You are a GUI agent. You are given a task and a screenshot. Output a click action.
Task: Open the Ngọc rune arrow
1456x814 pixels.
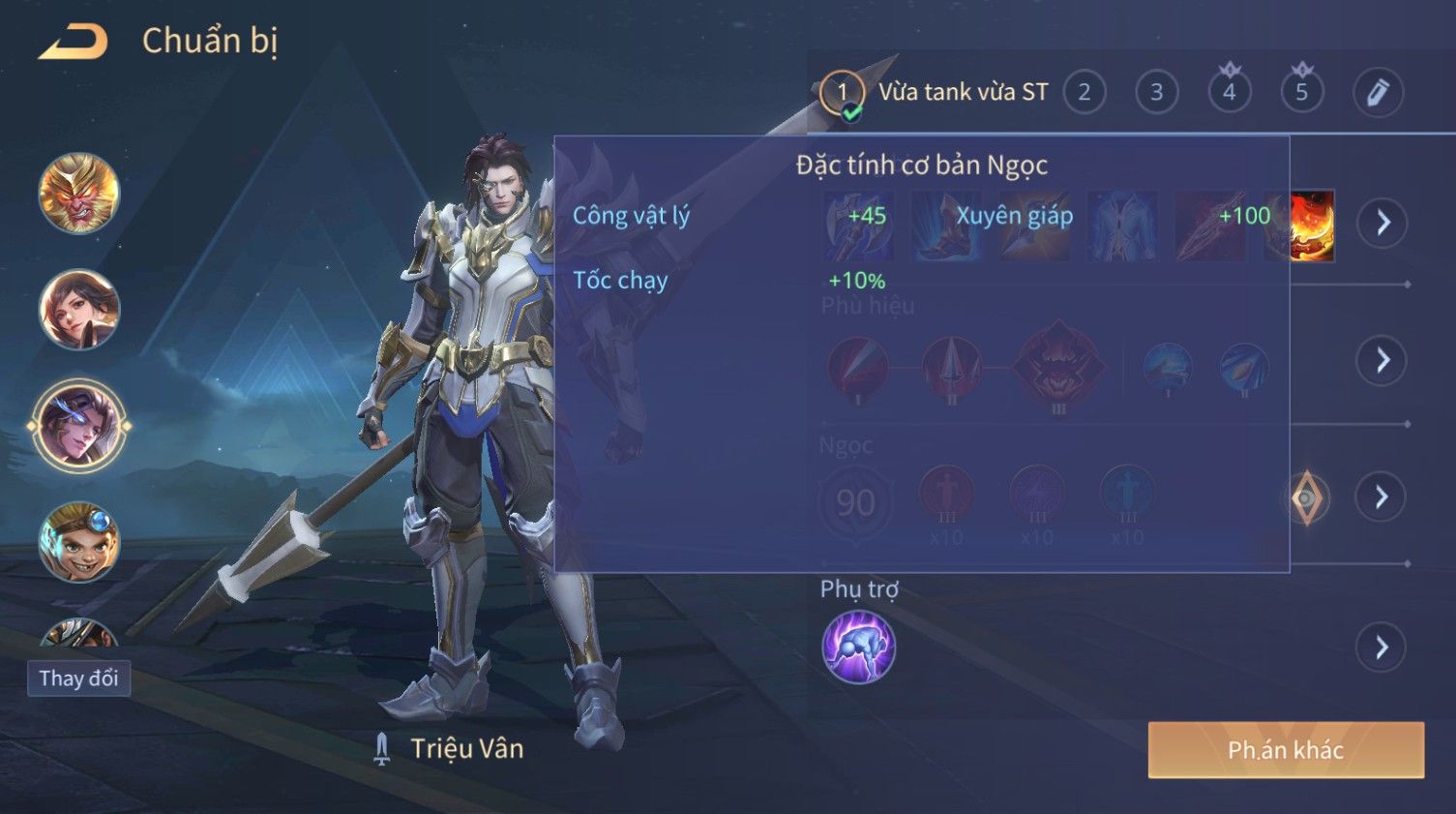coord(1382,497)
